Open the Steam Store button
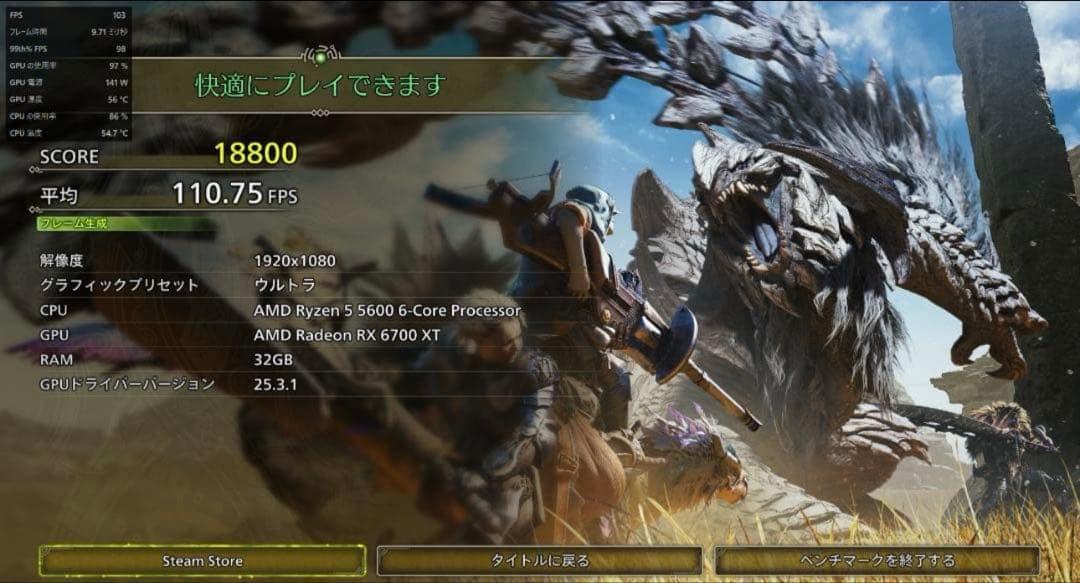The image size is (1080, 583). click(202, 561)
